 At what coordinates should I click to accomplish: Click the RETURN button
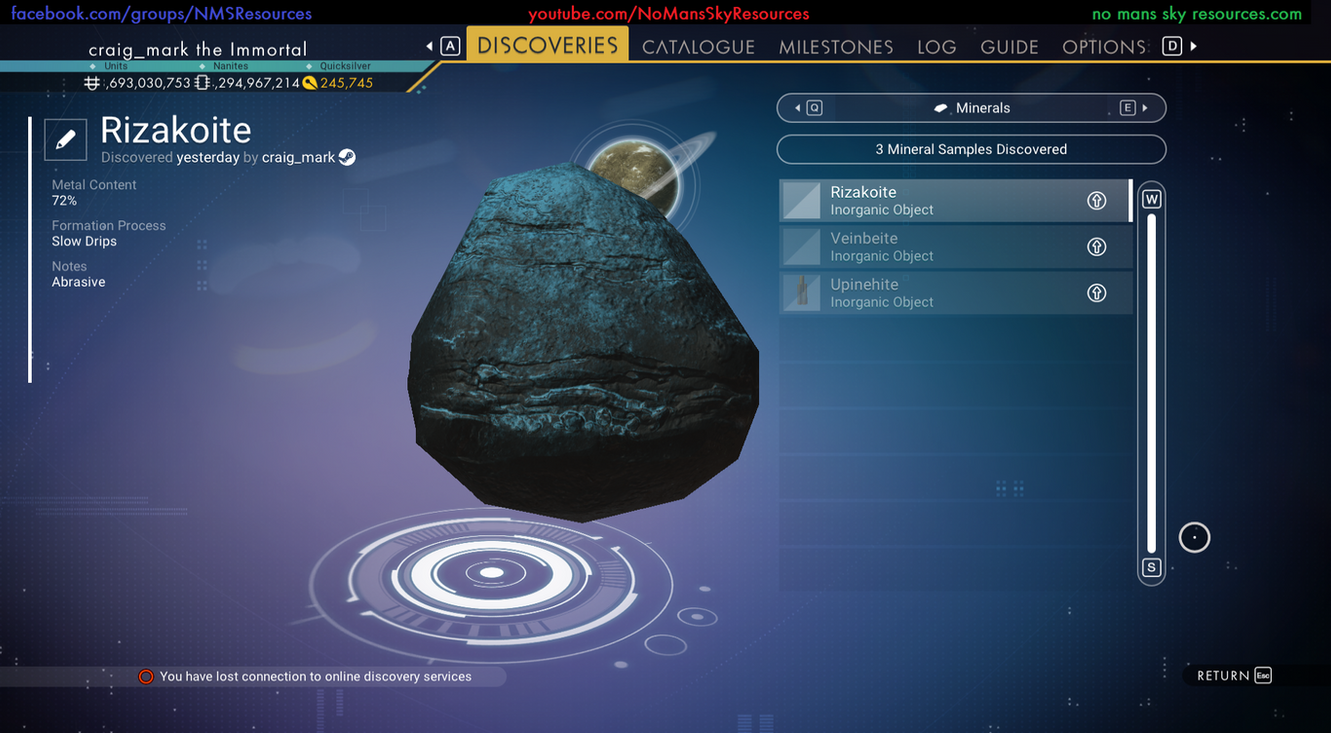[1224, 675]
